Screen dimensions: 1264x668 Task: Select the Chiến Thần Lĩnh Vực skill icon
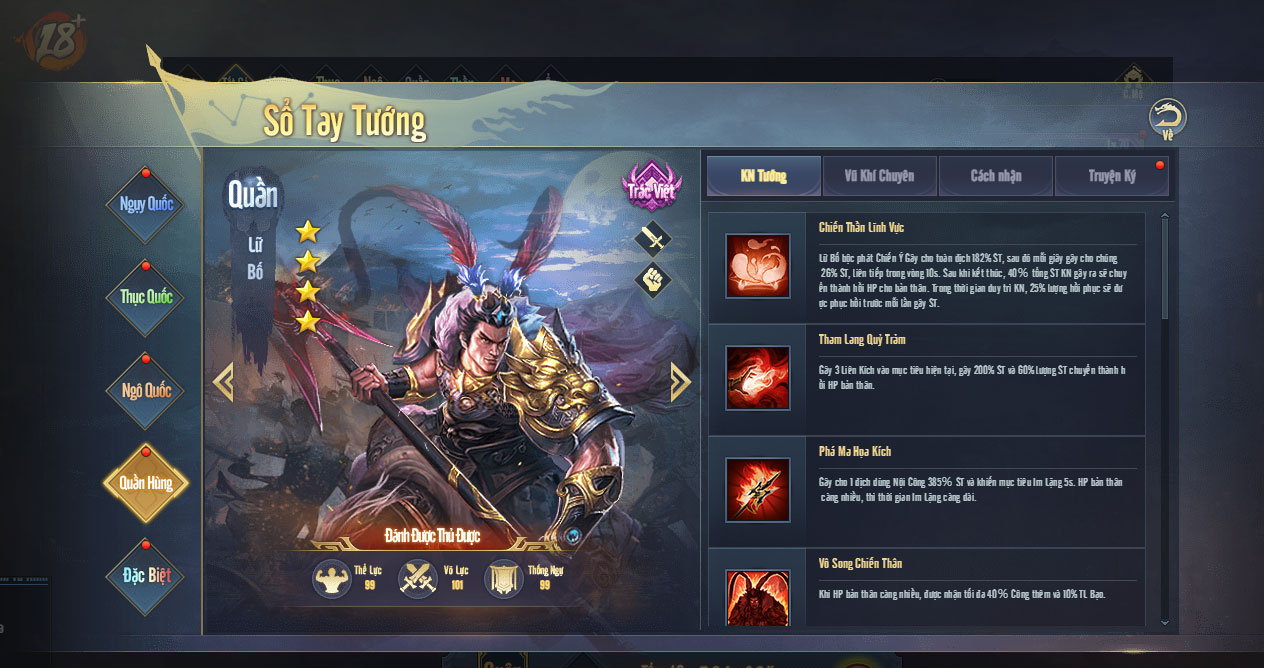coord(758,267)
